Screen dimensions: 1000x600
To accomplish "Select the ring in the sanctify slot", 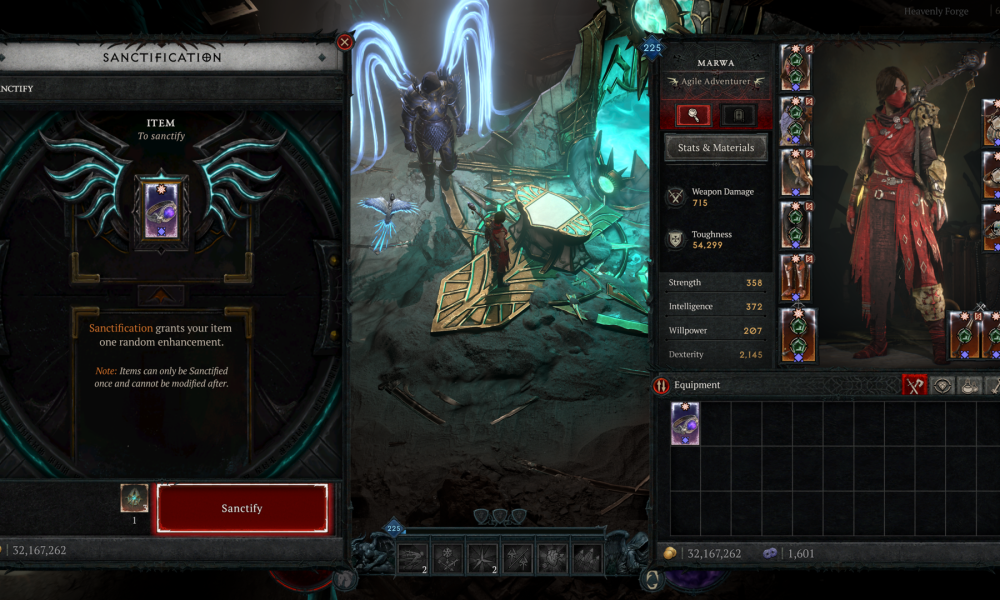I will (x=160, y=210).
